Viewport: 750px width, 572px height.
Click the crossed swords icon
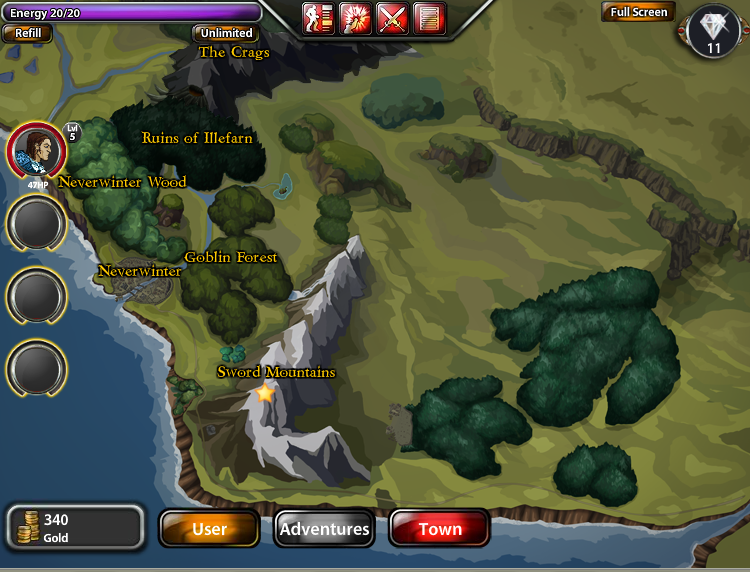(x=392, y=18)
